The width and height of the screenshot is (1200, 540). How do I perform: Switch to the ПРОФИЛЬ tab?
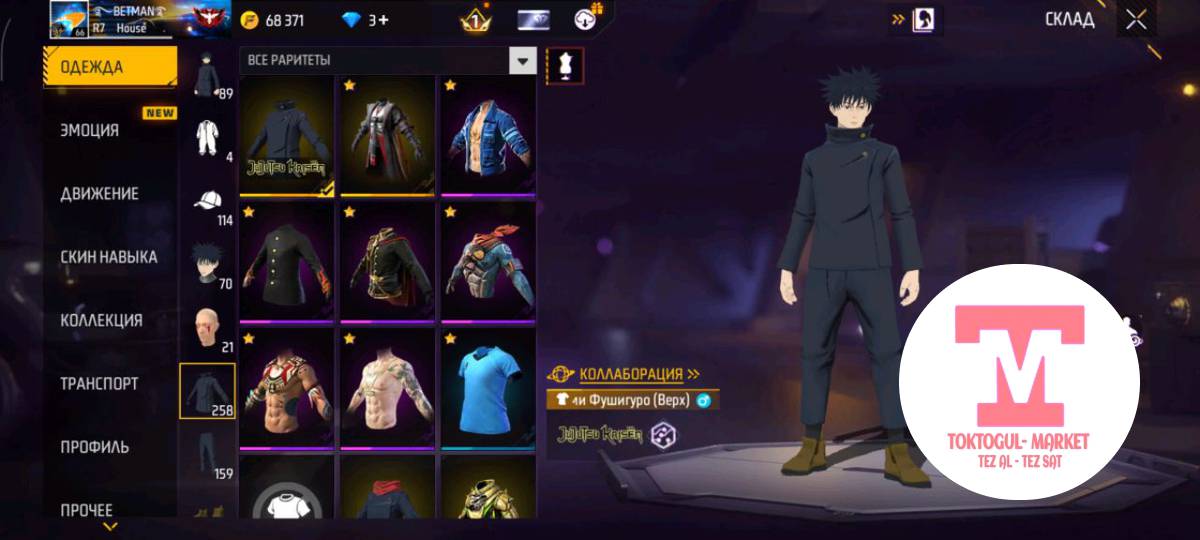(95, 447)
